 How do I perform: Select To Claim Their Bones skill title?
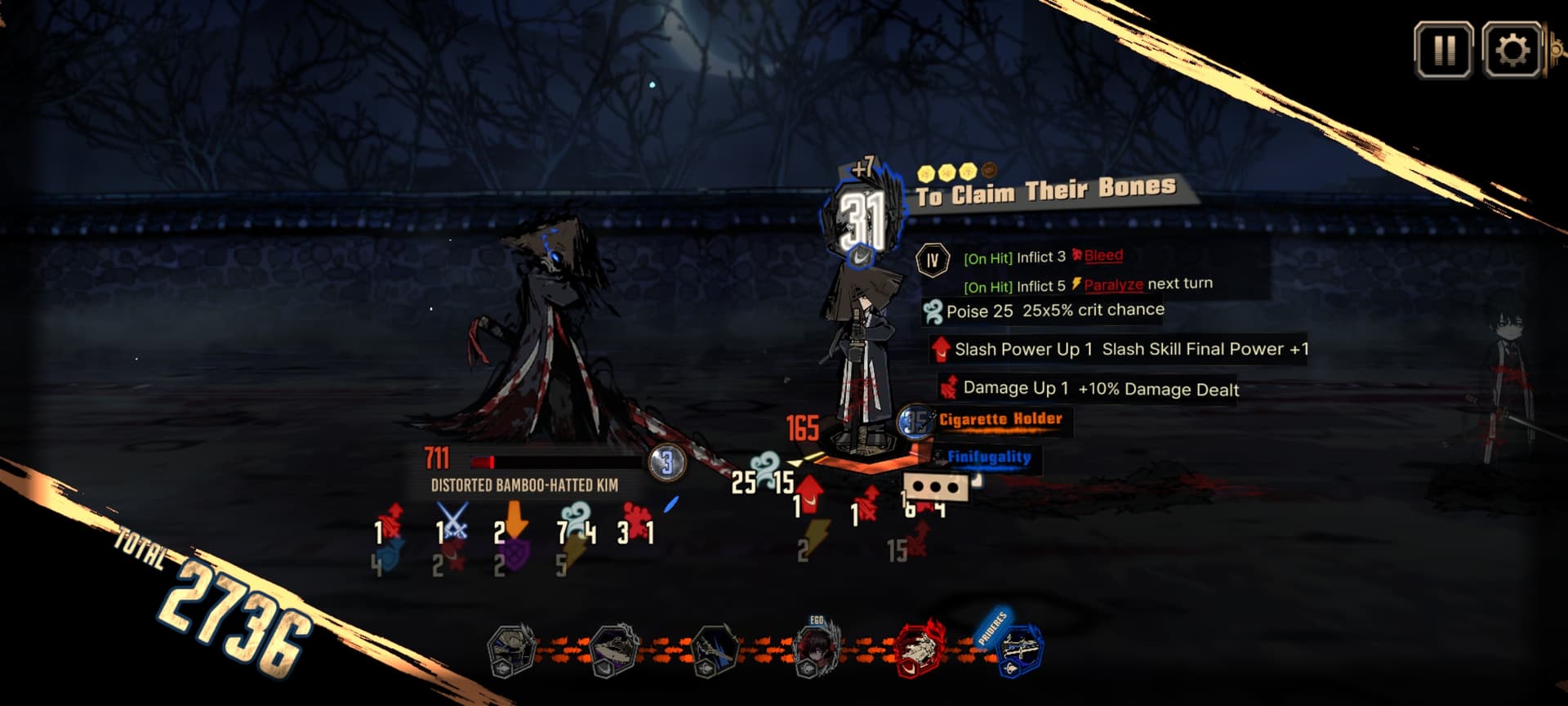[x=1045, y=192]
